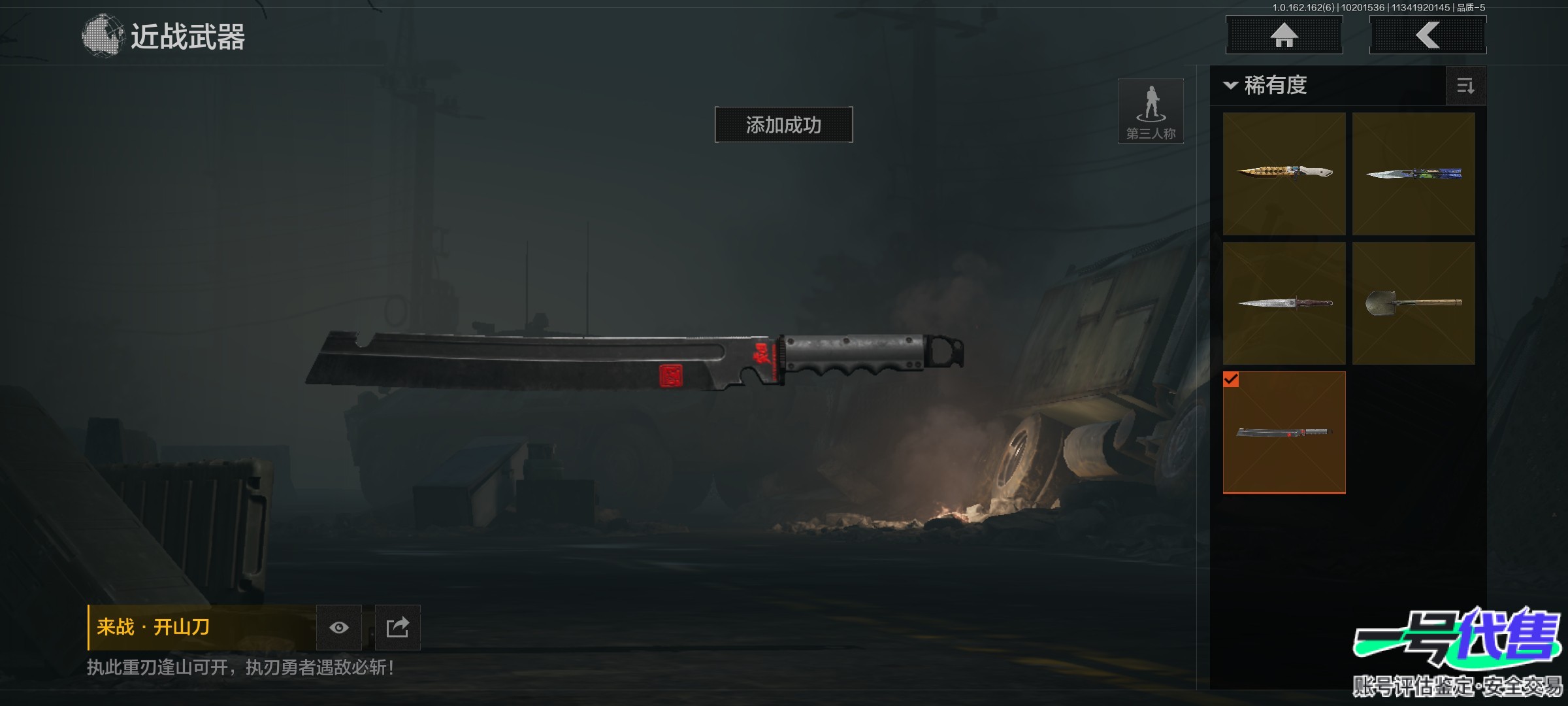Choose the blue butterfly knife slot
The height and width of the screenshot is (706, 1568).
click(x=1413, y=173)
